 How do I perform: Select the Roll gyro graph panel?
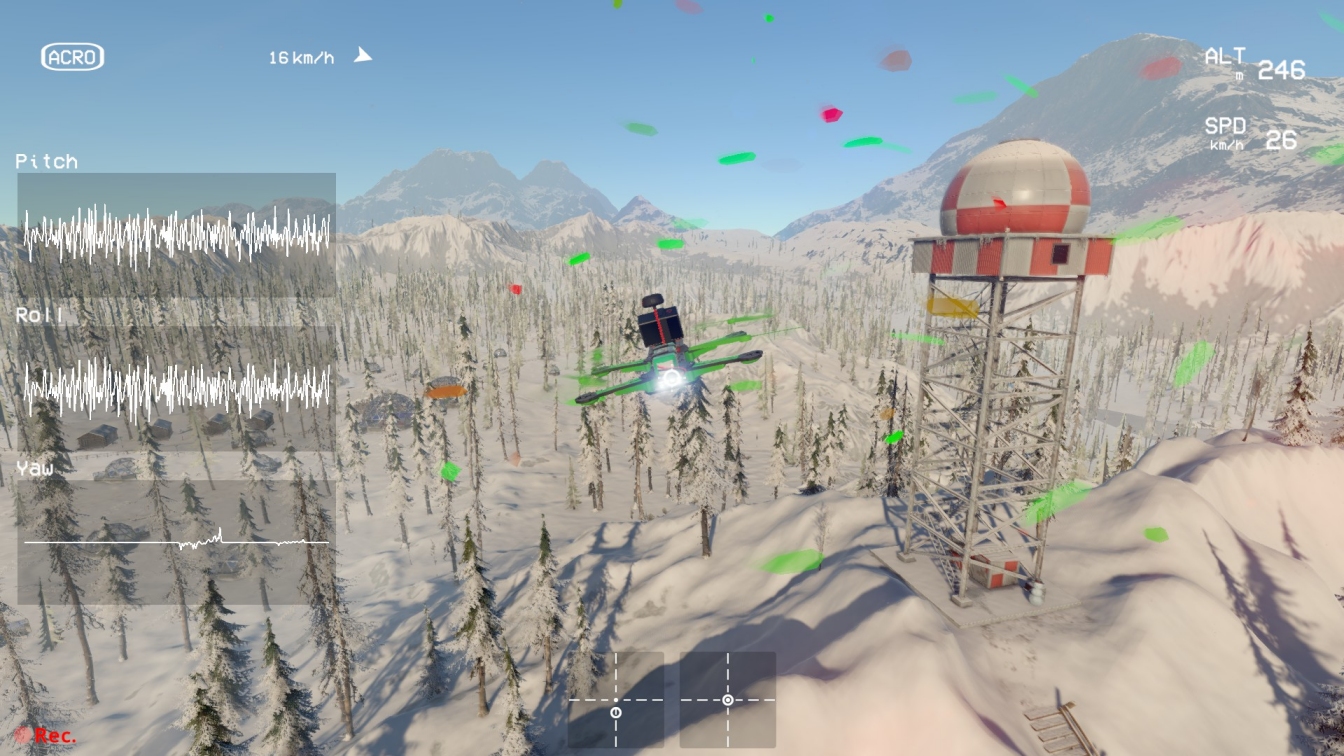pyautogui.click(x=176, y=388)
